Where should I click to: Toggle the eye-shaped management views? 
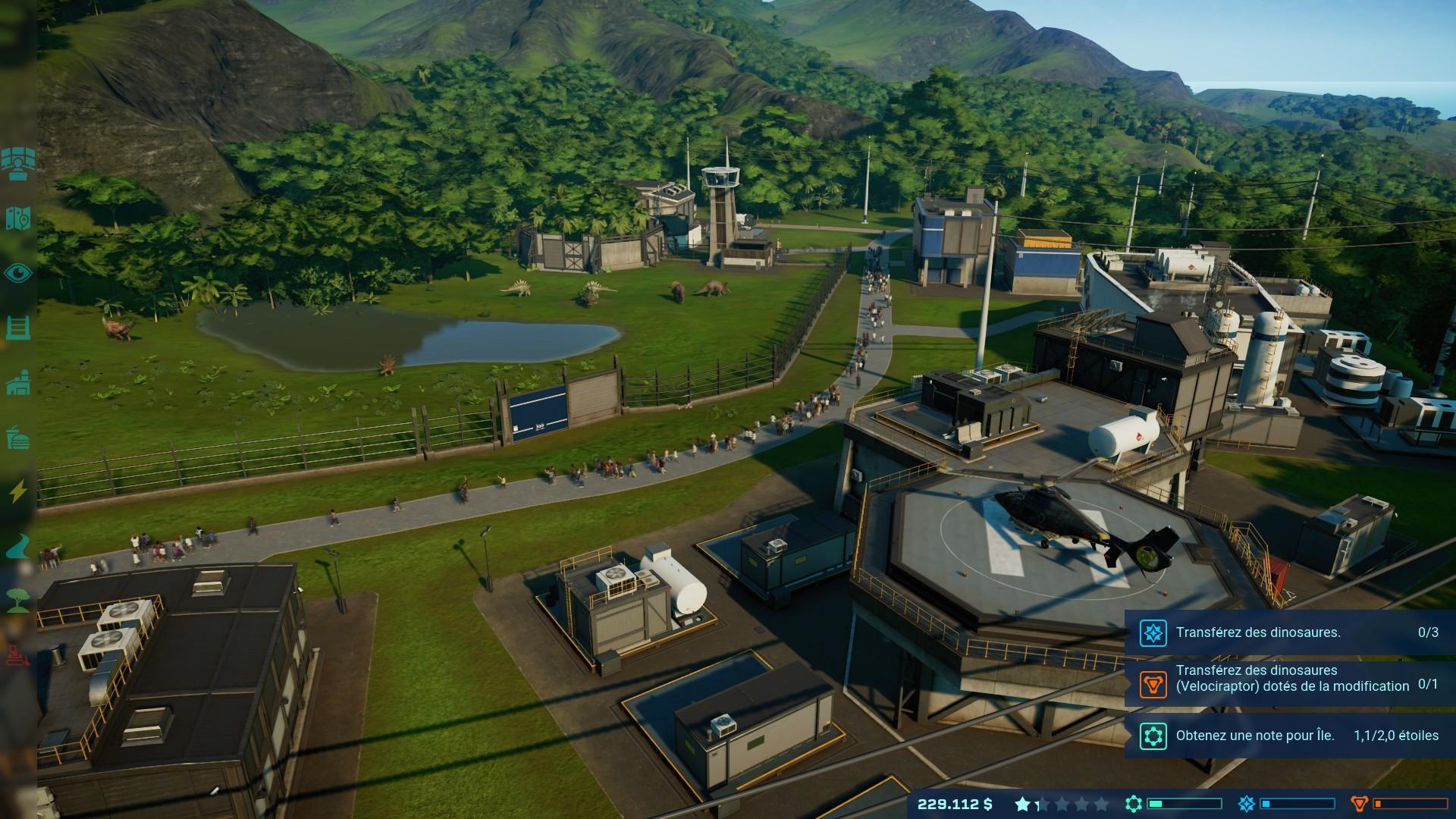click(17, 273)
